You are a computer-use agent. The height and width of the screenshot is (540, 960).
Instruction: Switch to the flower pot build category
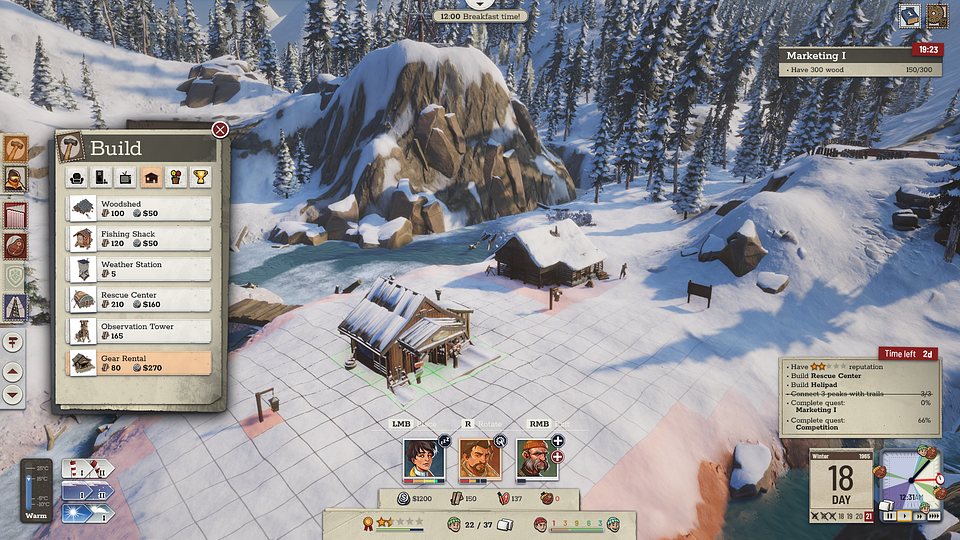(175, 178)
